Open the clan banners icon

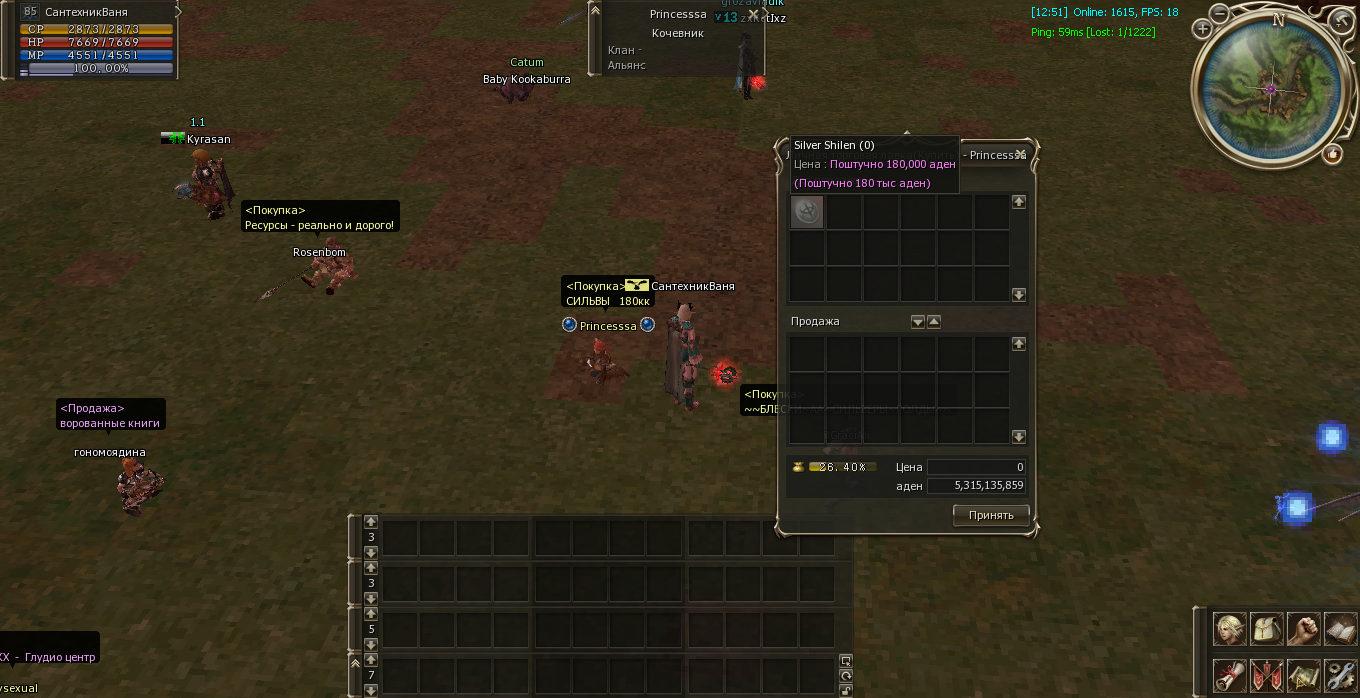click(x=1266, y=675)
